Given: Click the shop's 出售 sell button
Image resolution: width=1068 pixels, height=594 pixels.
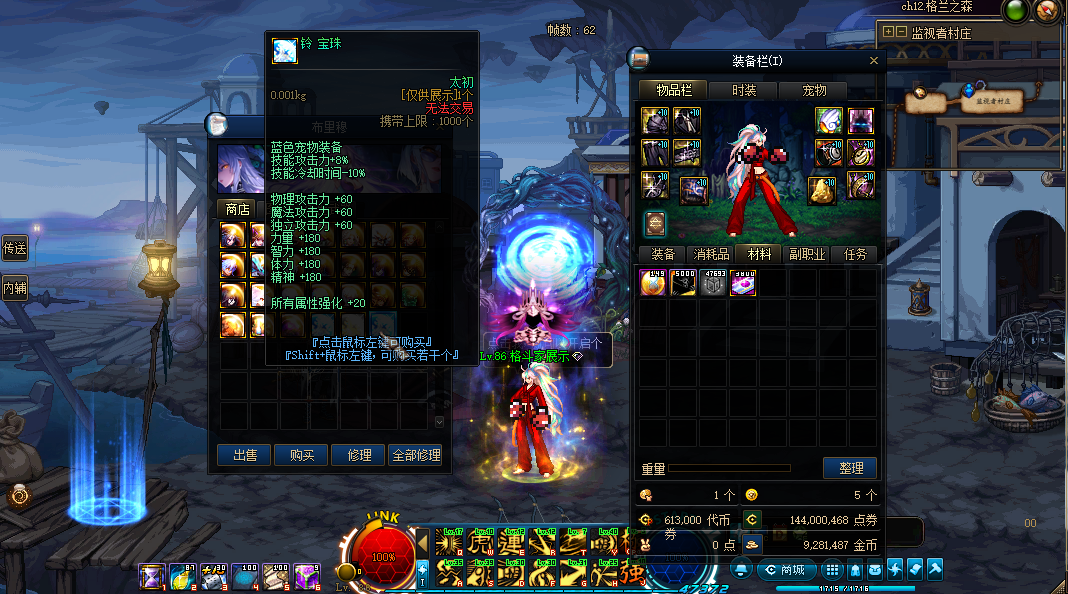Looking at the screenshot, I should pyautogui.click(x=244, y=455).
